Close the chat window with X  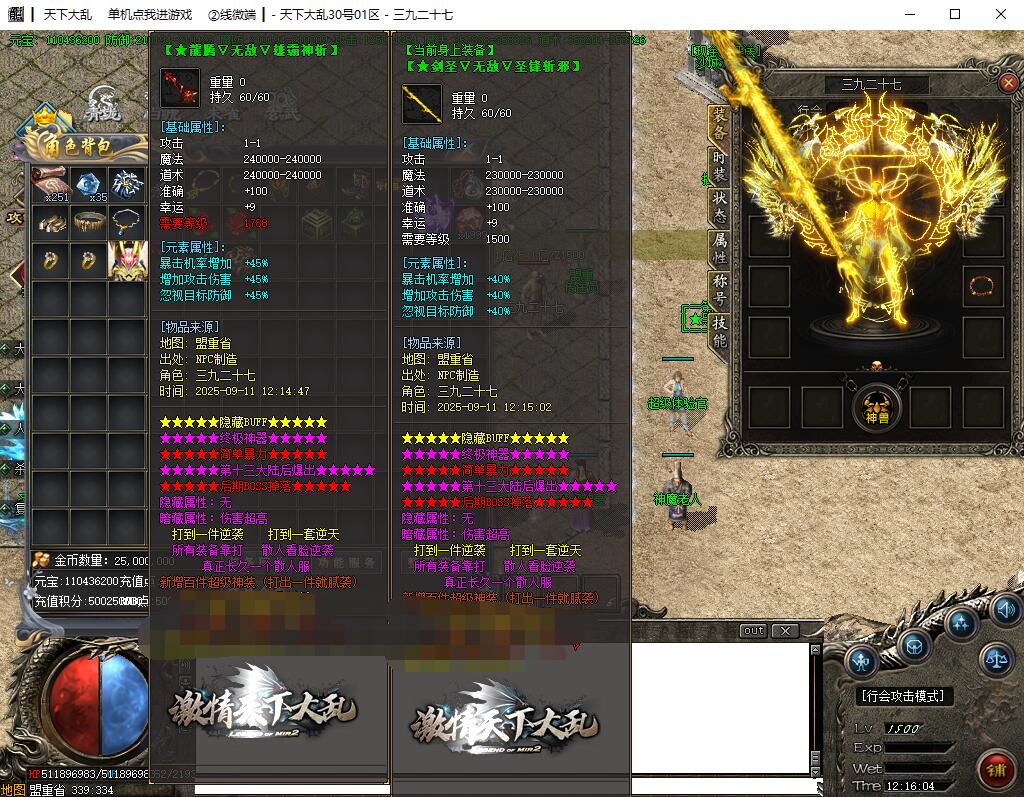tap(786, 631)
